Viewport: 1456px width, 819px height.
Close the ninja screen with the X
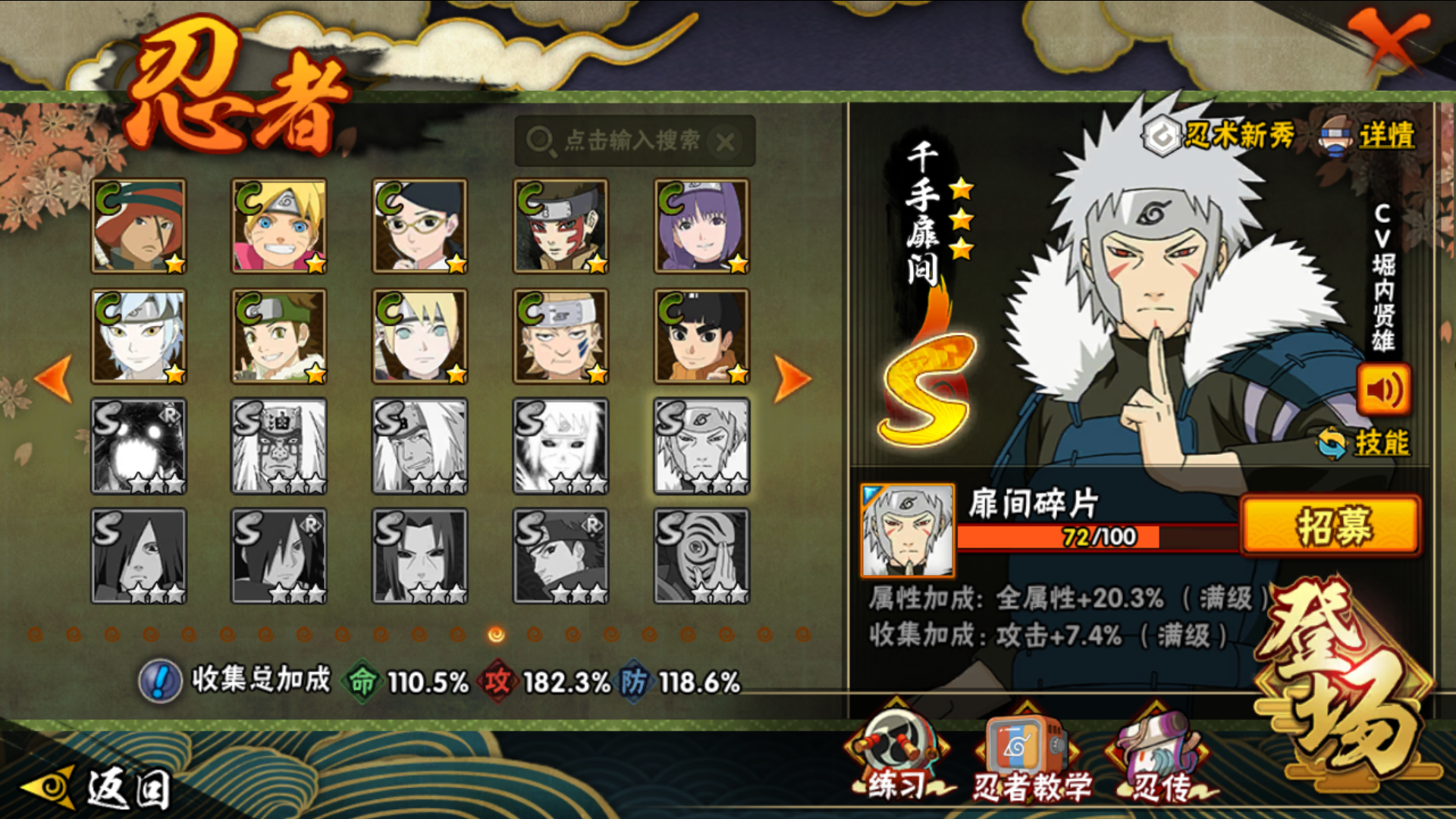tap(1388, 42)
